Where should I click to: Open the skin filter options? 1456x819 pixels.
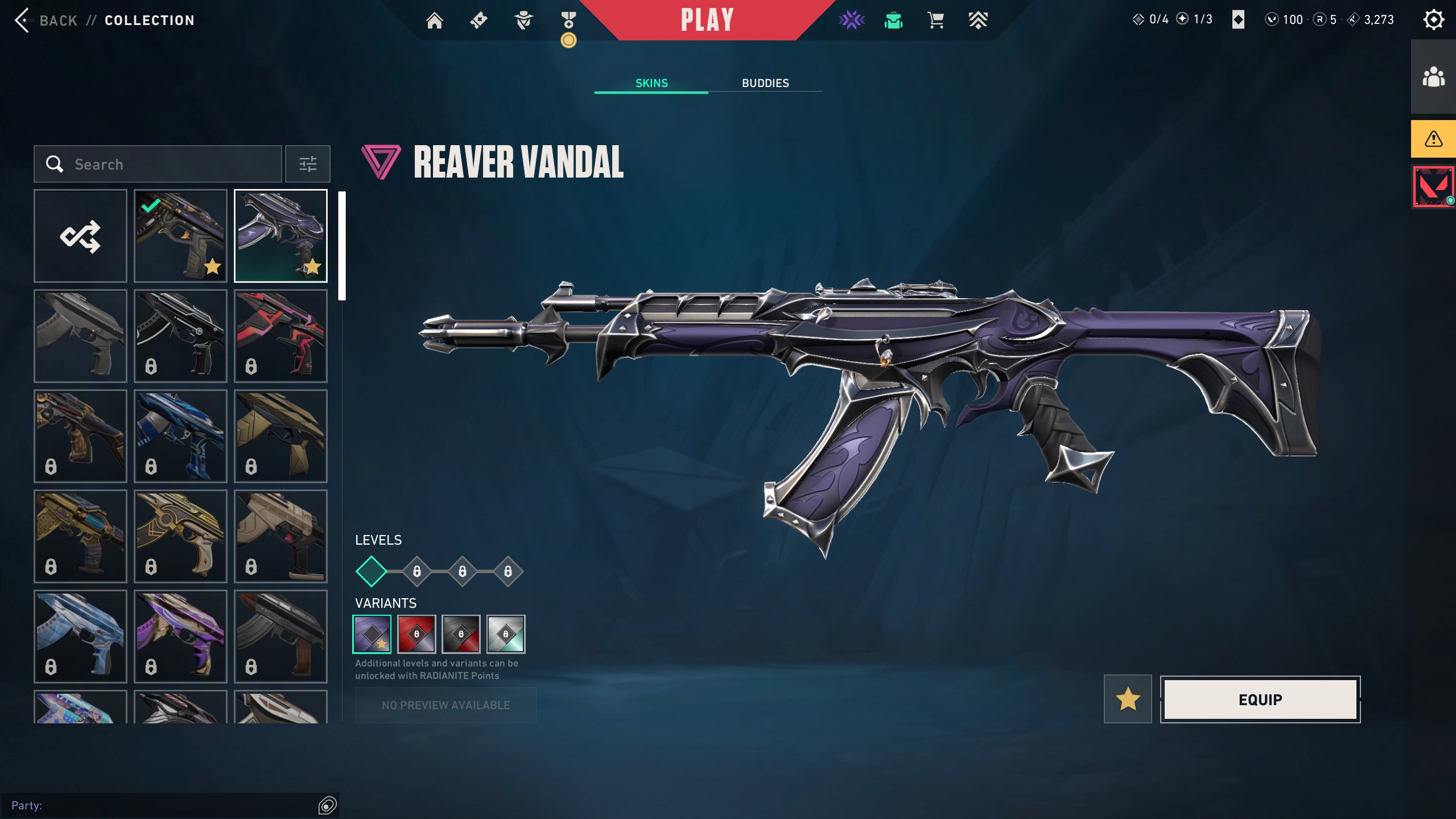click(308, 164)
